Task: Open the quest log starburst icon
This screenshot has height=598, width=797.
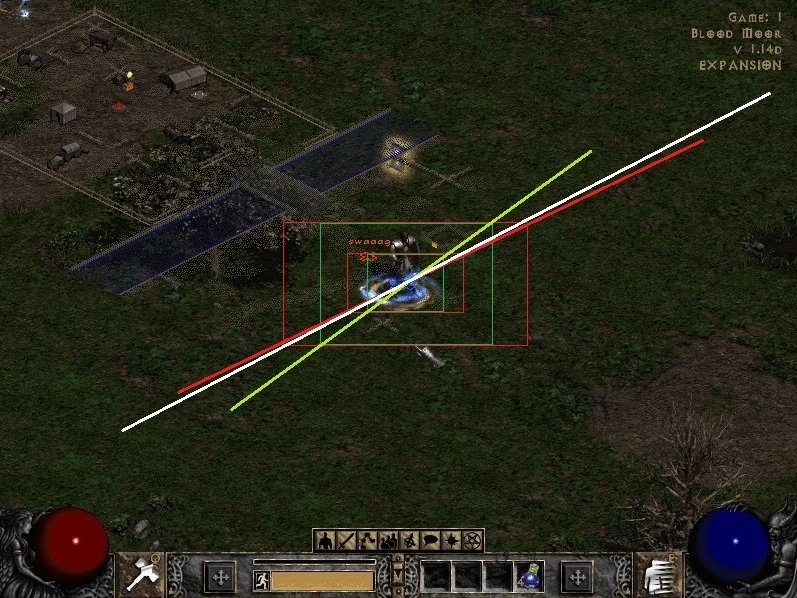Action: (451, 541)
